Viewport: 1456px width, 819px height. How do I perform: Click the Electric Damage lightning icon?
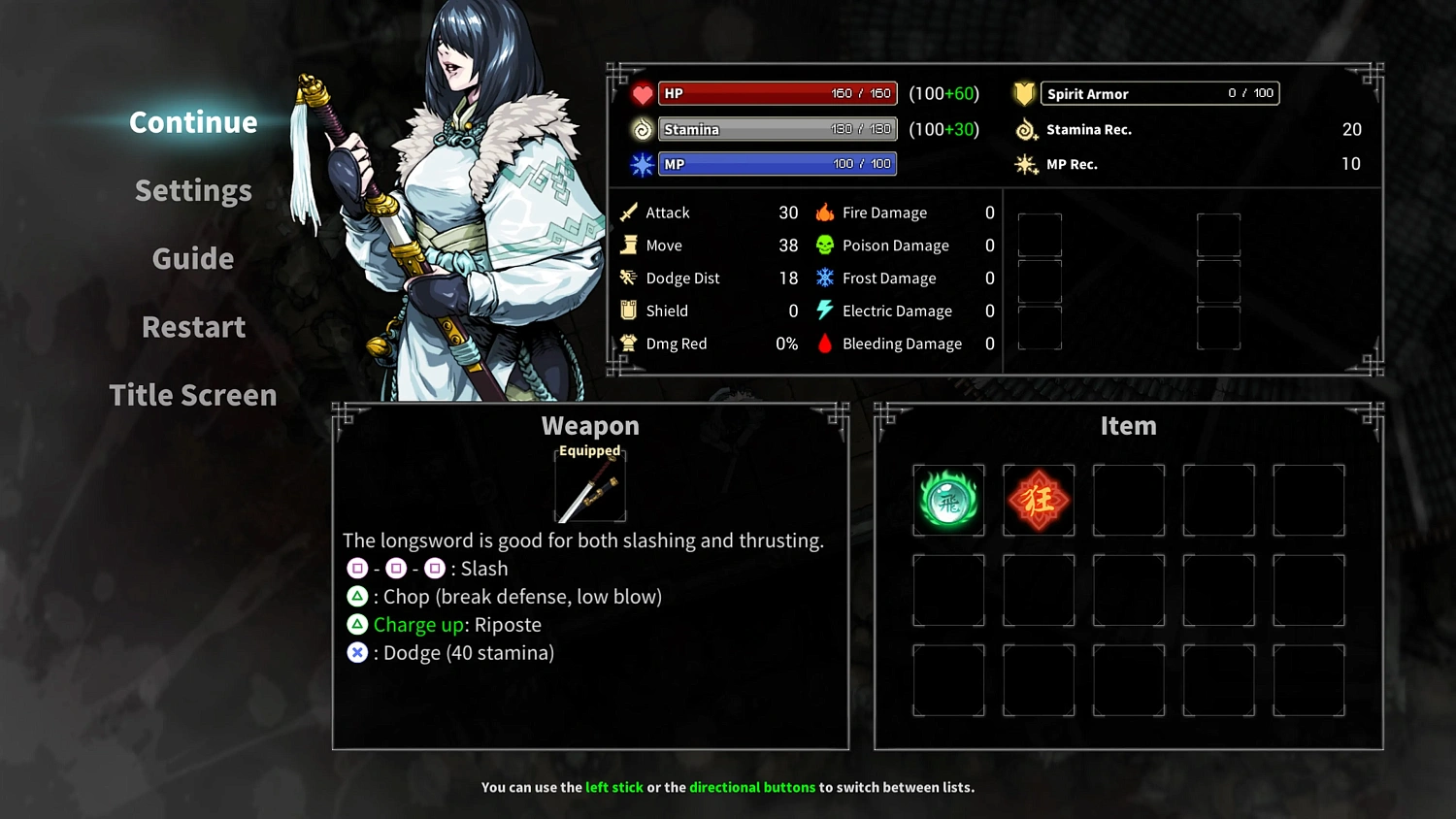824,311
